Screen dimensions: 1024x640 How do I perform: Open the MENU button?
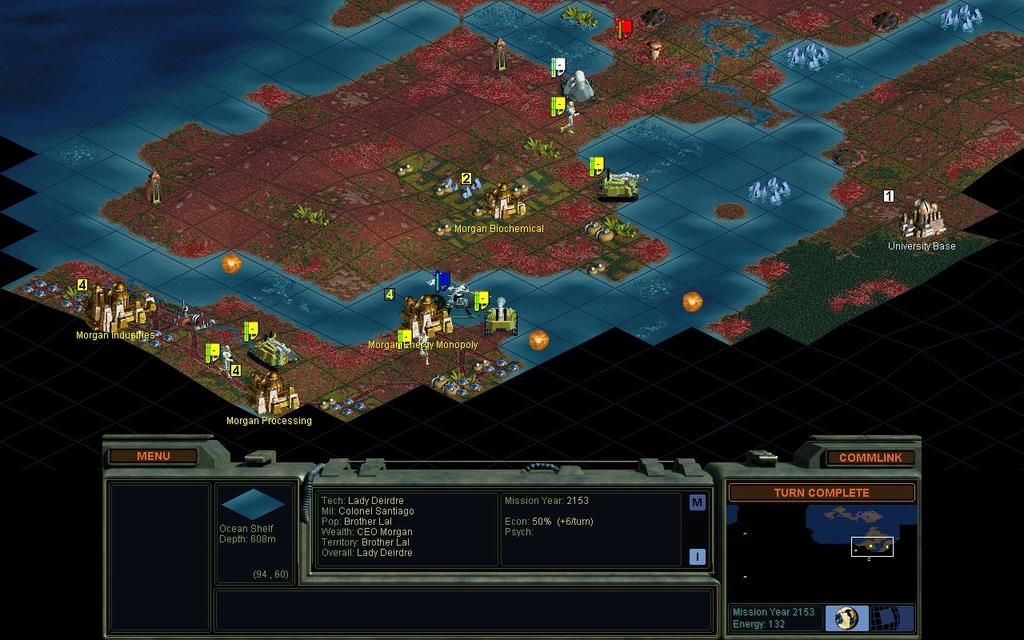(153, 456)
